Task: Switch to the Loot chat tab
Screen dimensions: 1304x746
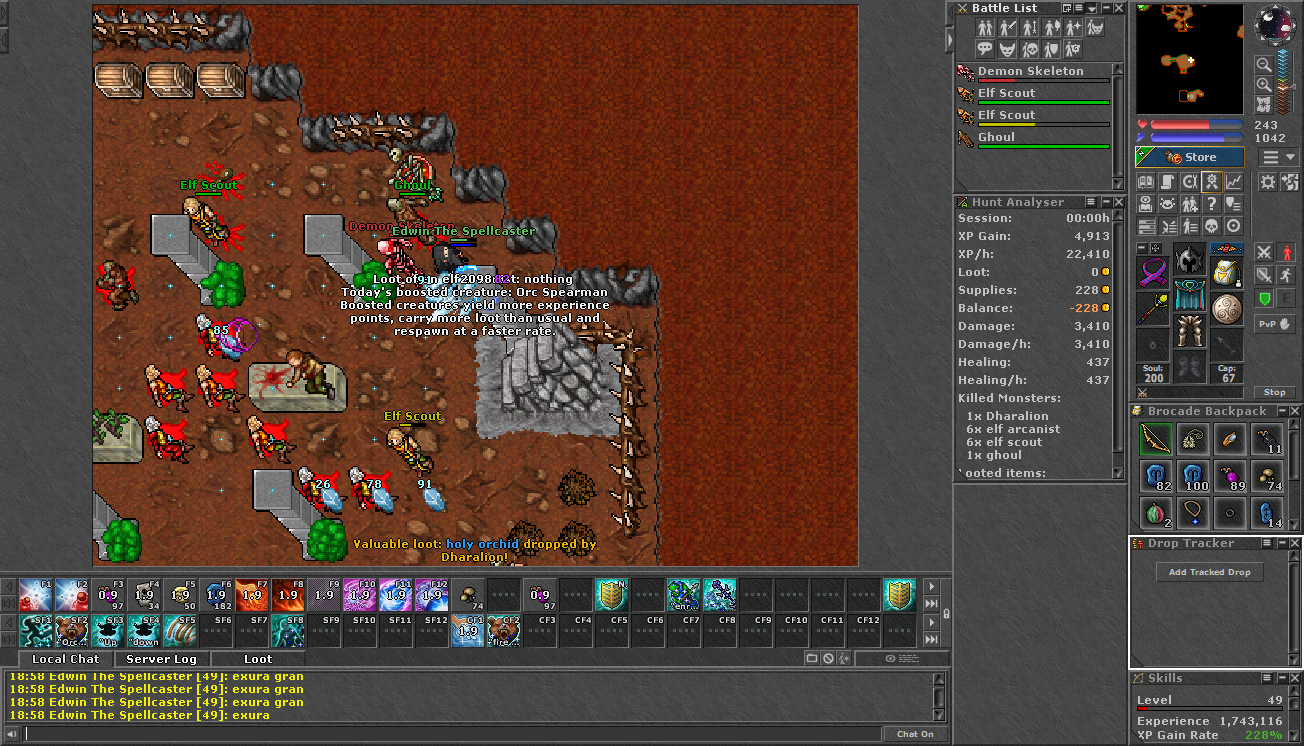Action: point(258,658)
